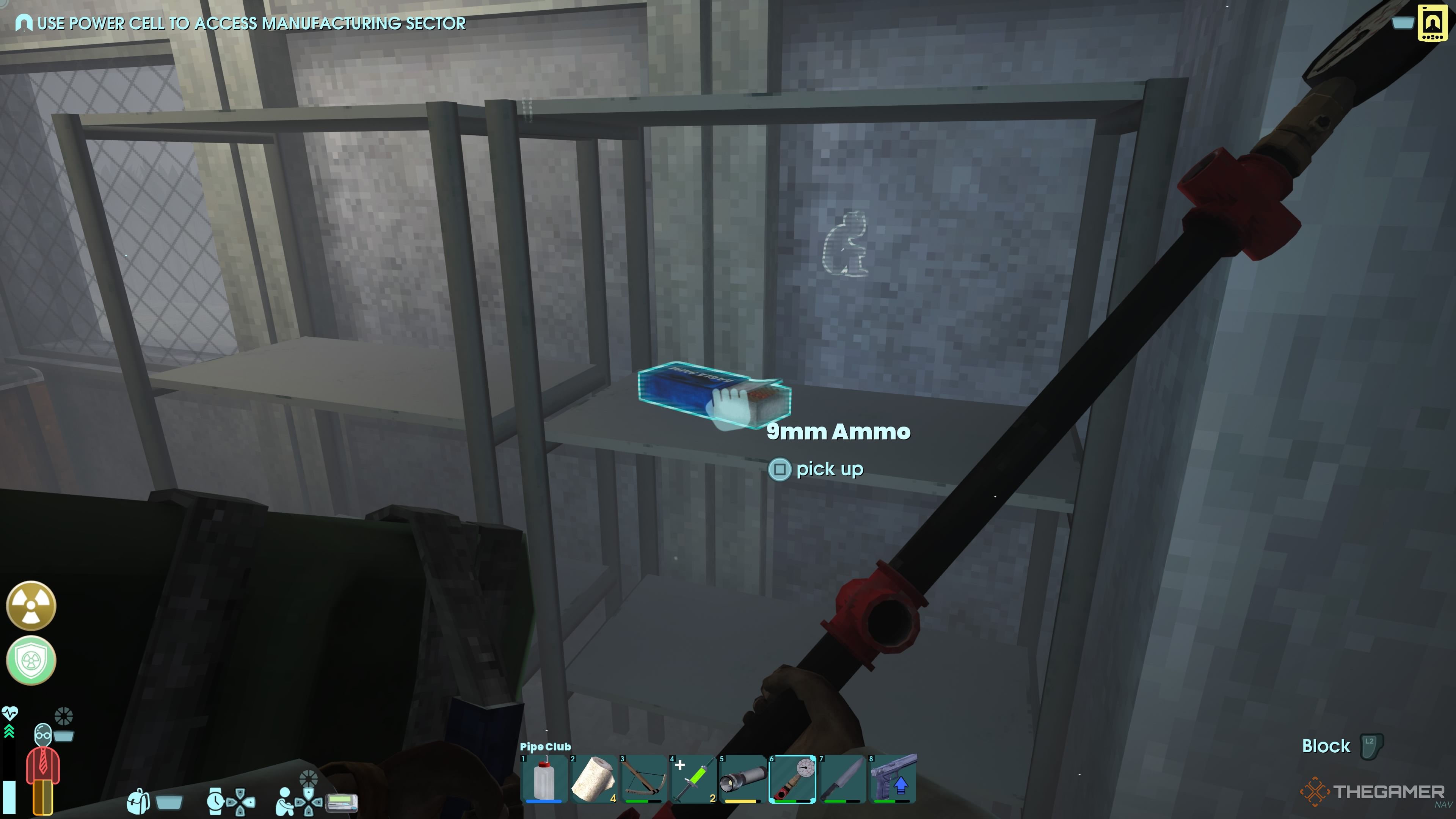
Task: Click the green radiation shield buff icon
Action: tap(31, 660)
